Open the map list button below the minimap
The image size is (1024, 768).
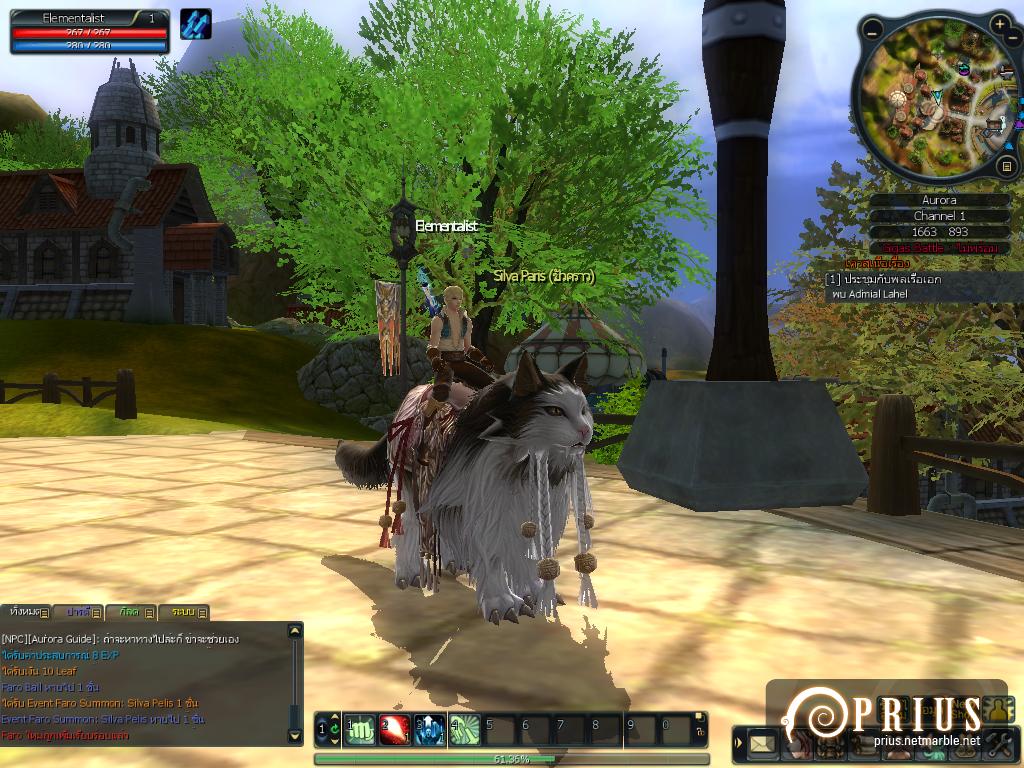point(1006,166)
